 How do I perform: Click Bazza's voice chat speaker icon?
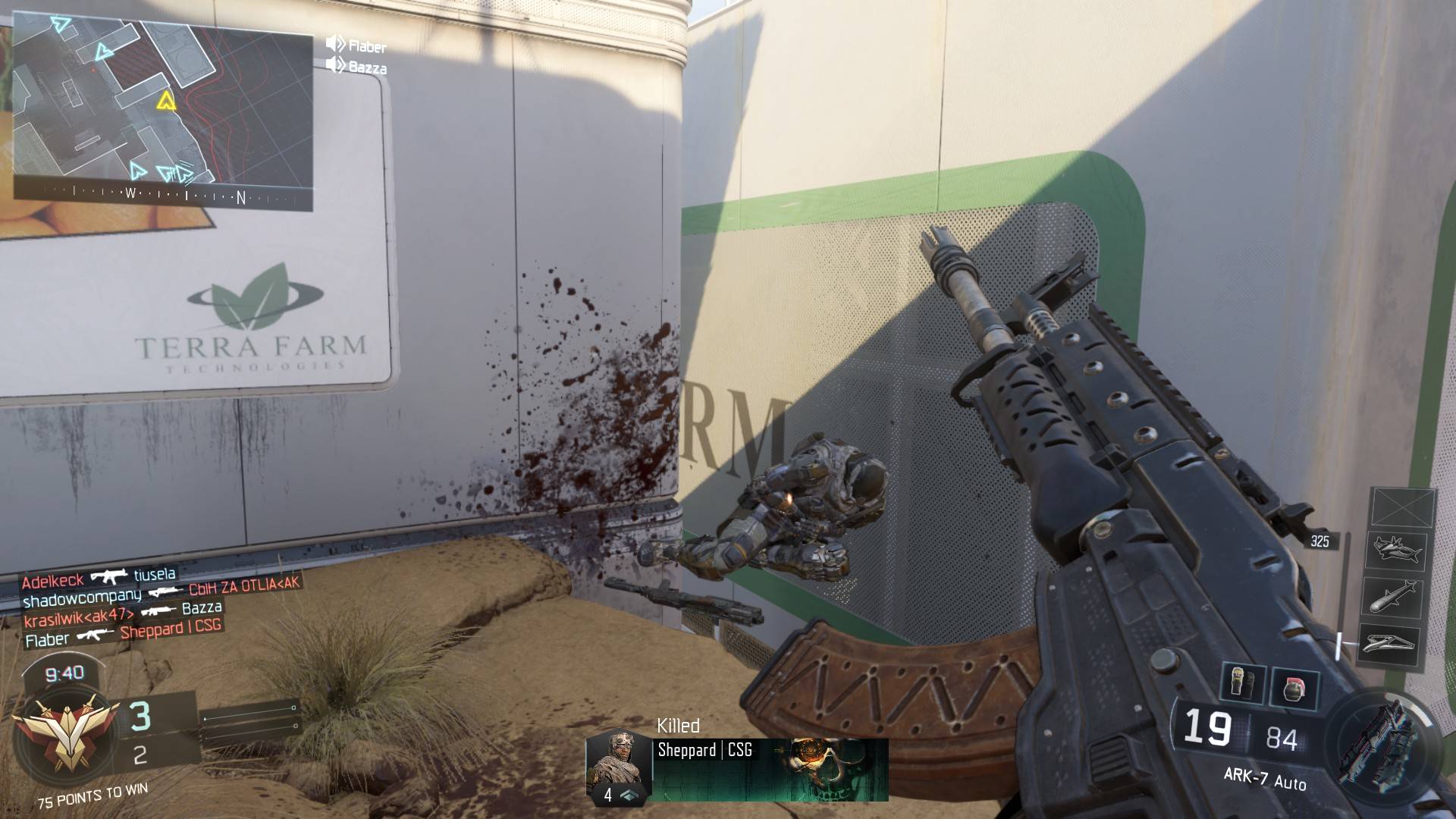pos(334,65)
